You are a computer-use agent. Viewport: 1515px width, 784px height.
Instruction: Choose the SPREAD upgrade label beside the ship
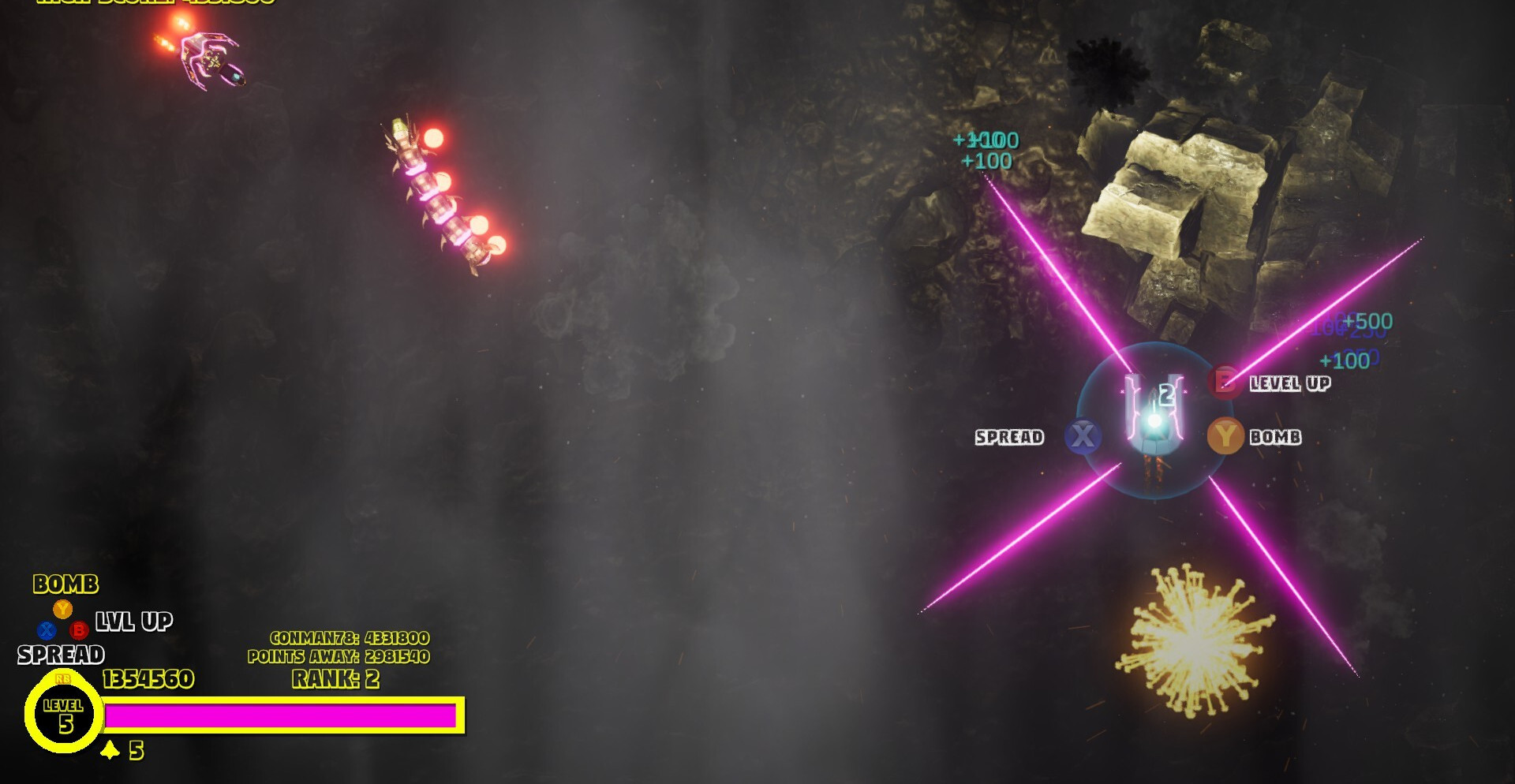point(1009,437)
